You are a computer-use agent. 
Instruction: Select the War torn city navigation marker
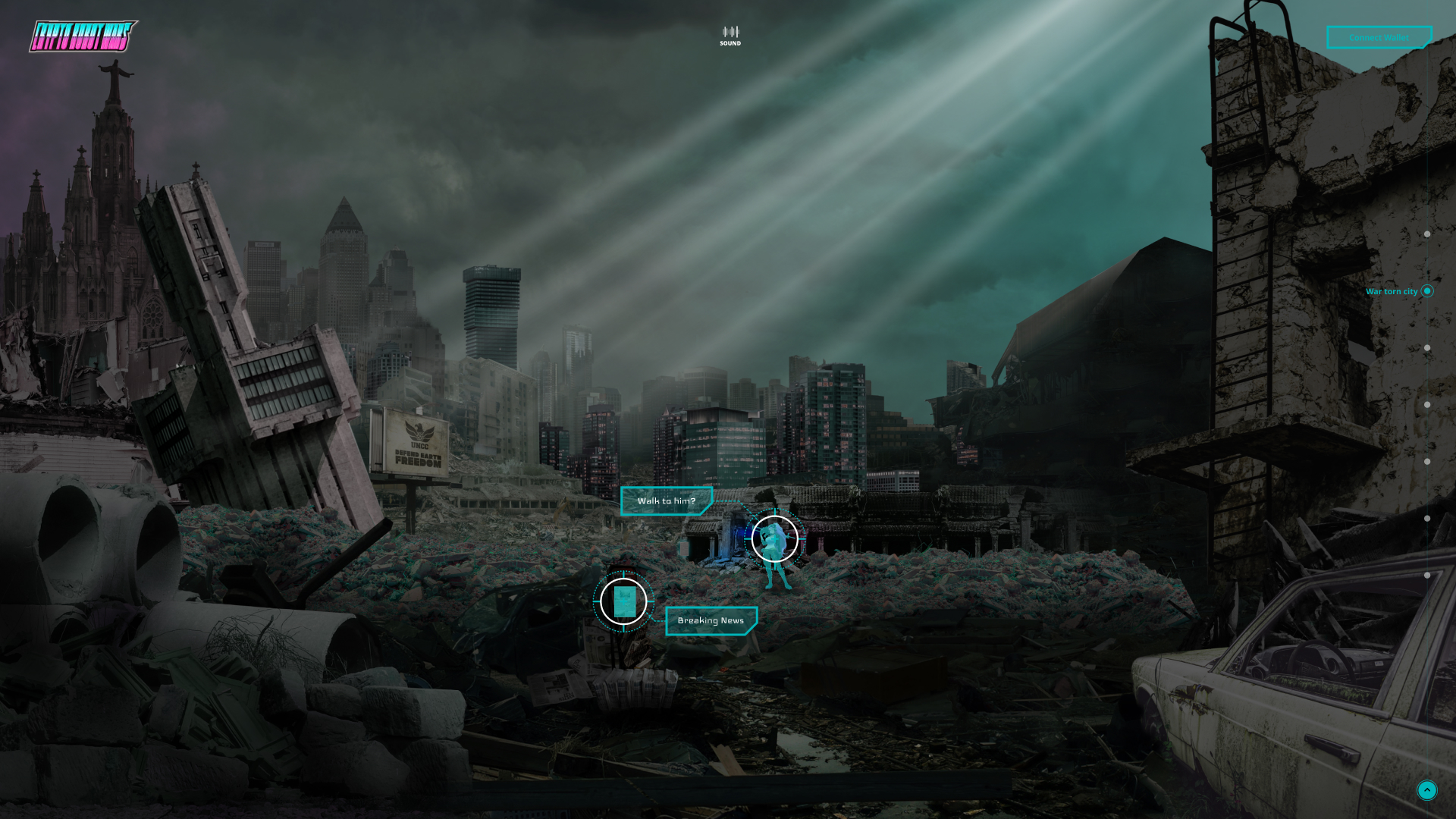1426,291
